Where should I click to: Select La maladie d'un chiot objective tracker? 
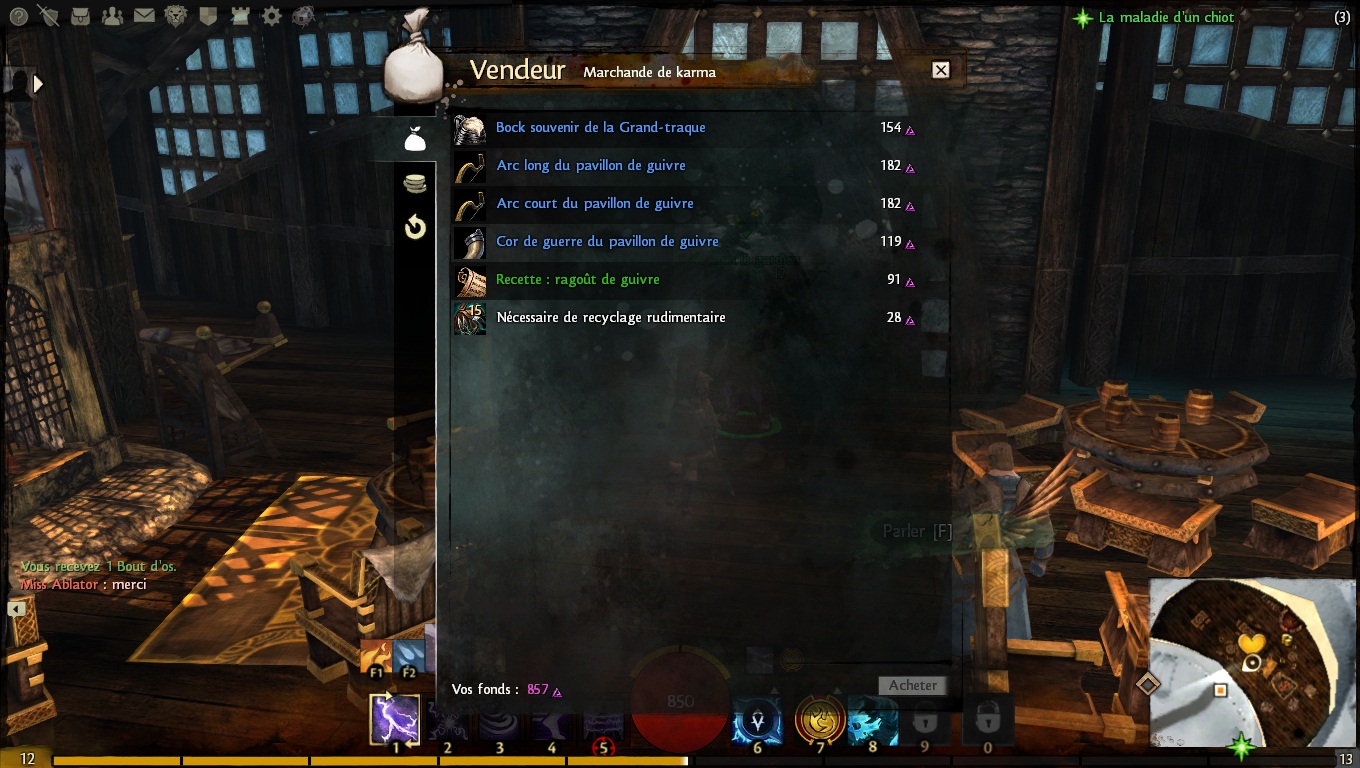(x=1166, y=17)
